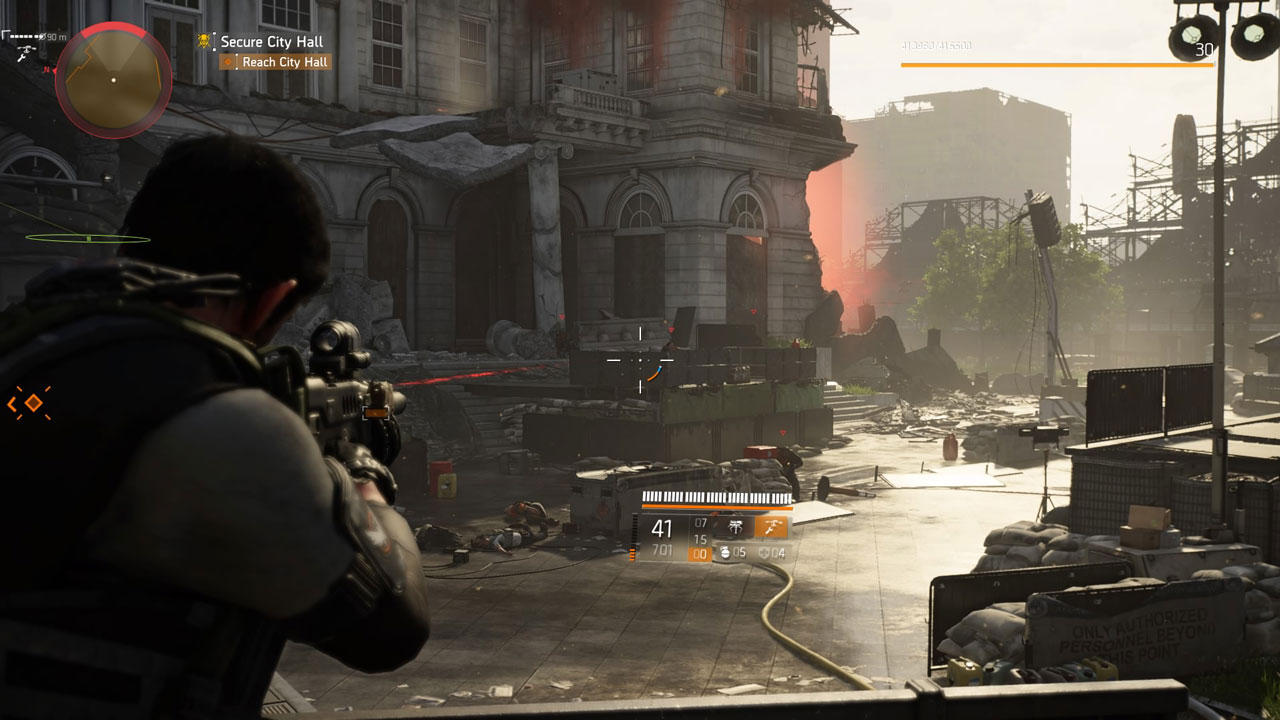Click the ammo counter showing 41

[x=662, y=528]
